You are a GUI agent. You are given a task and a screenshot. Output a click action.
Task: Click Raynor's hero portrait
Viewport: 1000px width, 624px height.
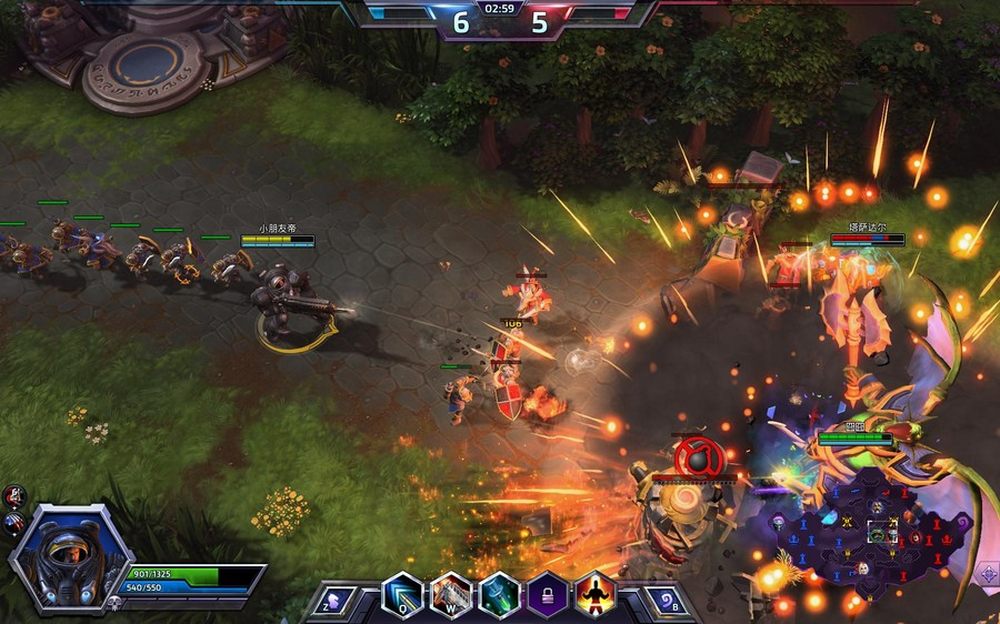pos(70,556)
